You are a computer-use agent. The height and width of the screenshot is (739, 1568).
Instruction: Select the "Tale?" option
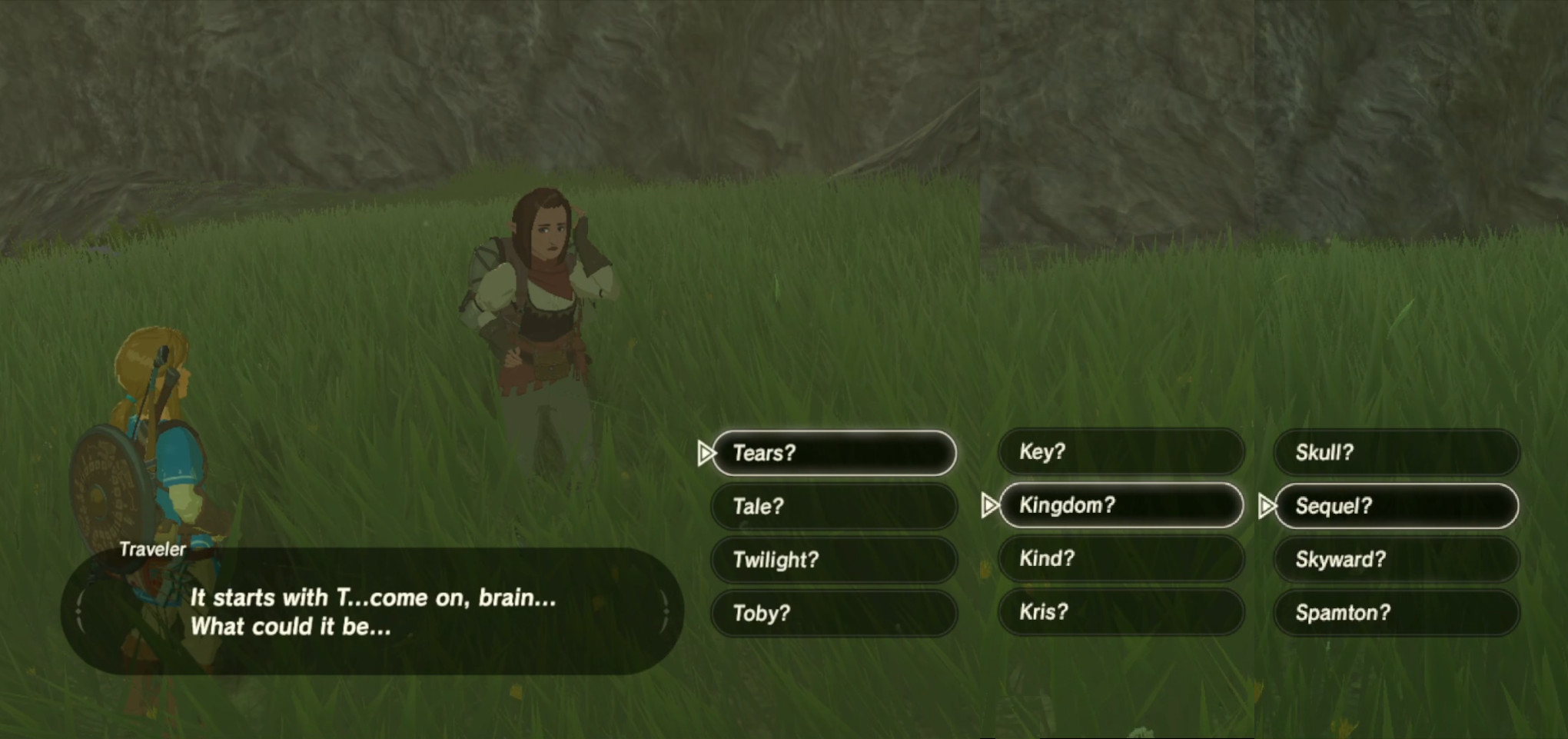[832, 506]
